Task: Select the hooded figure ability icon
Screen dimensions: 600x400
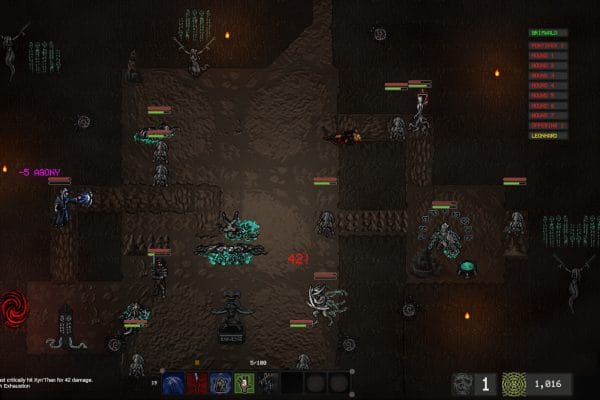Action: pos(220,382)
